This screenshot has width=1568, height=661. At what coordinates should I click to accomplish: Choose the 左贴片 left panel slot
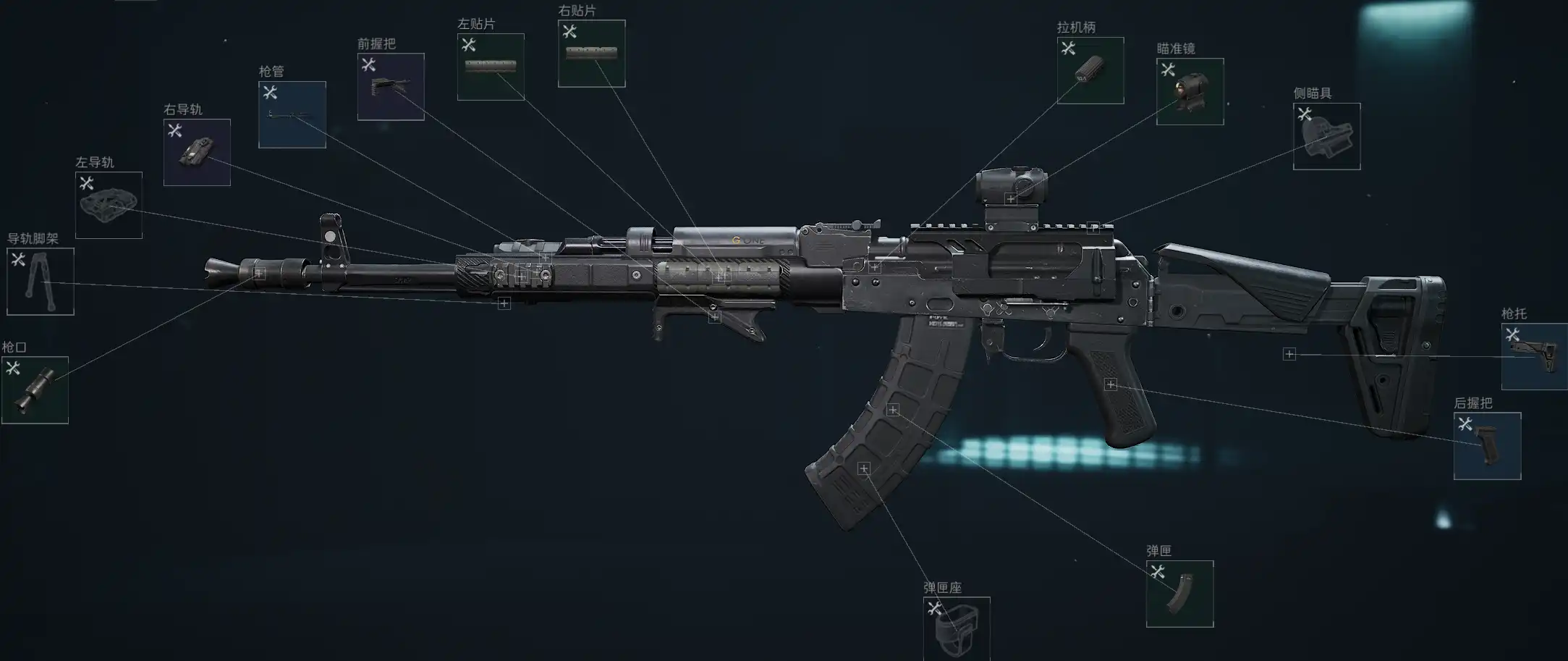(x=491, y=67)
